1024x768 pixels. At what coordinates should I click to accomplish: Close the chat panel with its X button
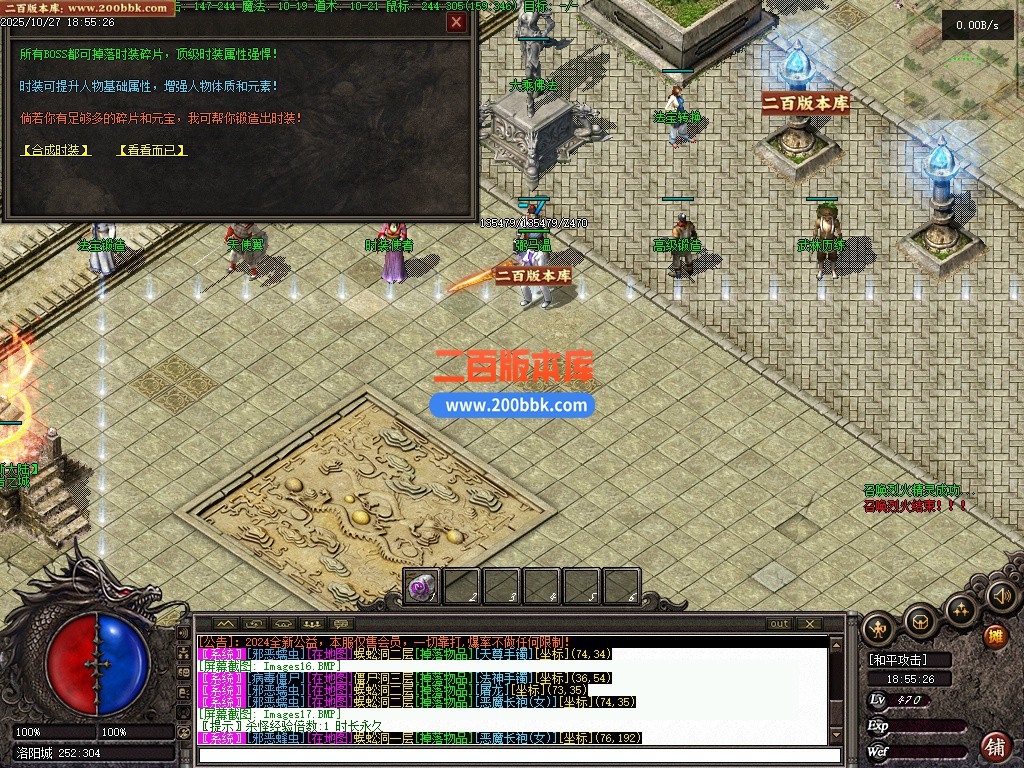[810, 624]
